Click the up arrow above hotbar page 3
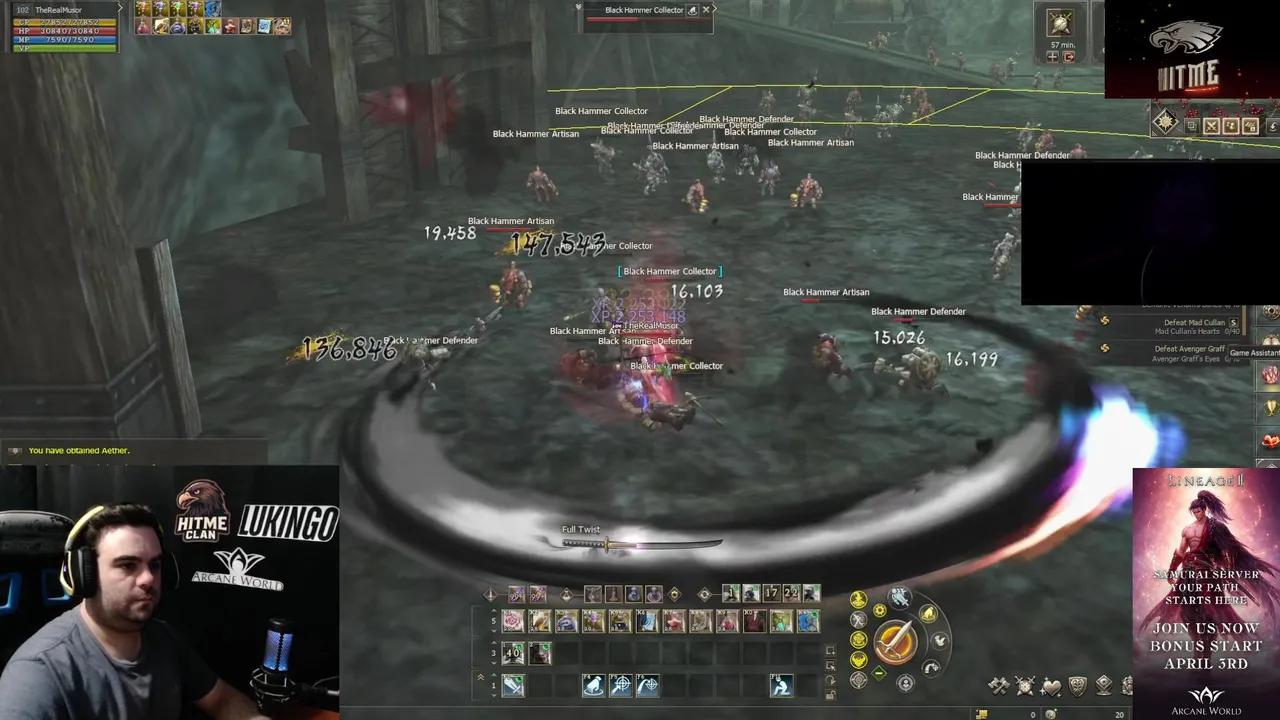The height and width of the screenshot is (720, 1280). (x=492, y=642)
